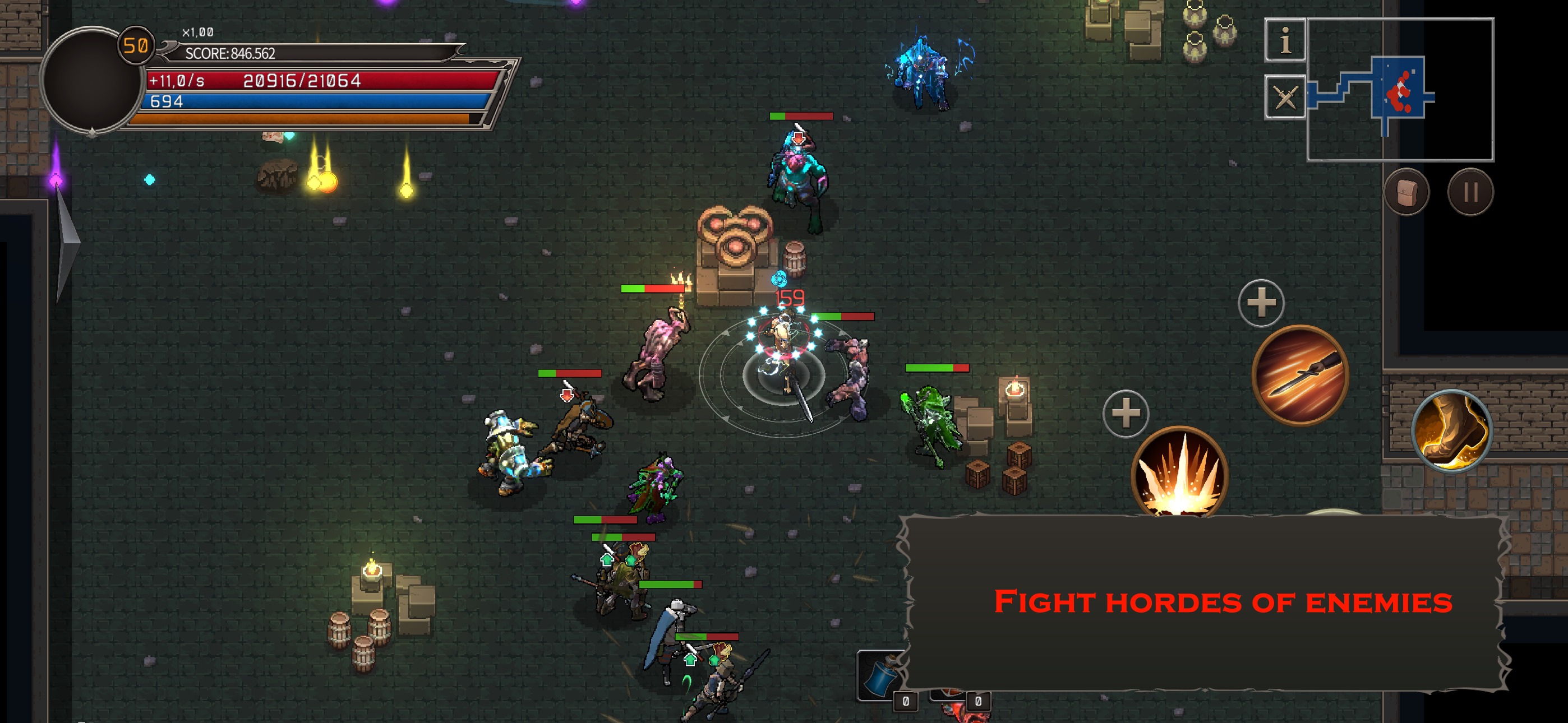This screenshot has height=723, width=1568.
Task: Open the info panel with the i button
Action: (1284, 40)
